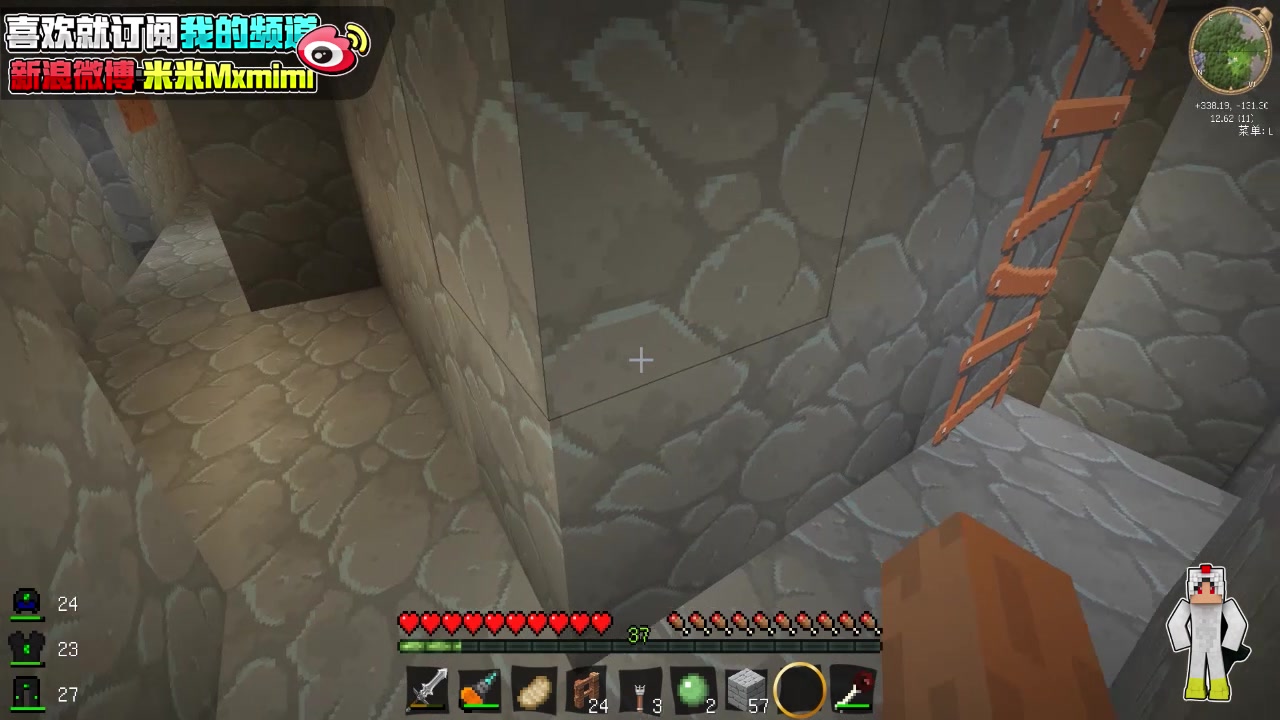The image size is (1280, 720).
Task: Click the helmet durability indicator showing 24
Action: (x=40, y=604)
